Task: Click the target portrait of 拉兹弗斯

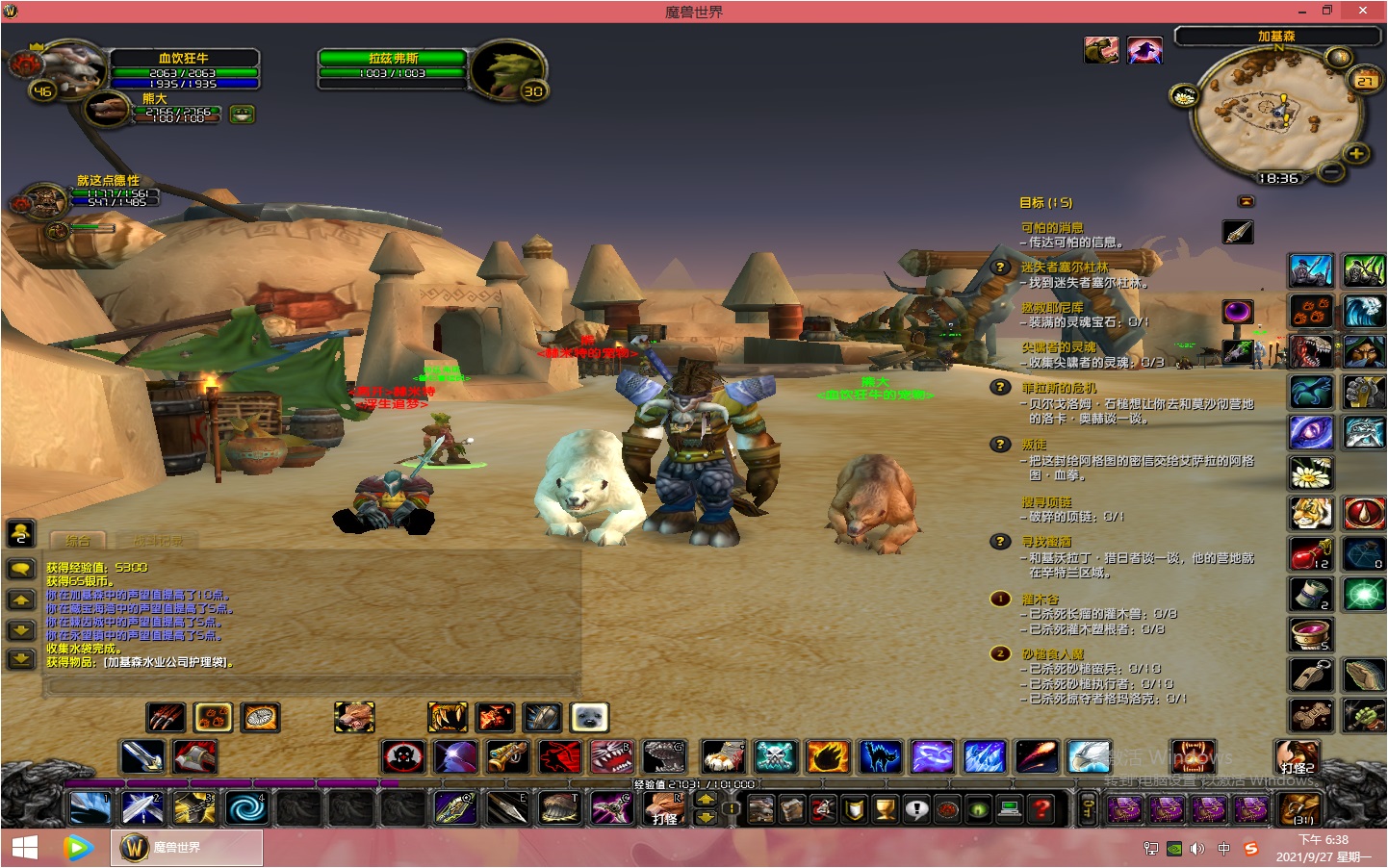Action: 507,69
